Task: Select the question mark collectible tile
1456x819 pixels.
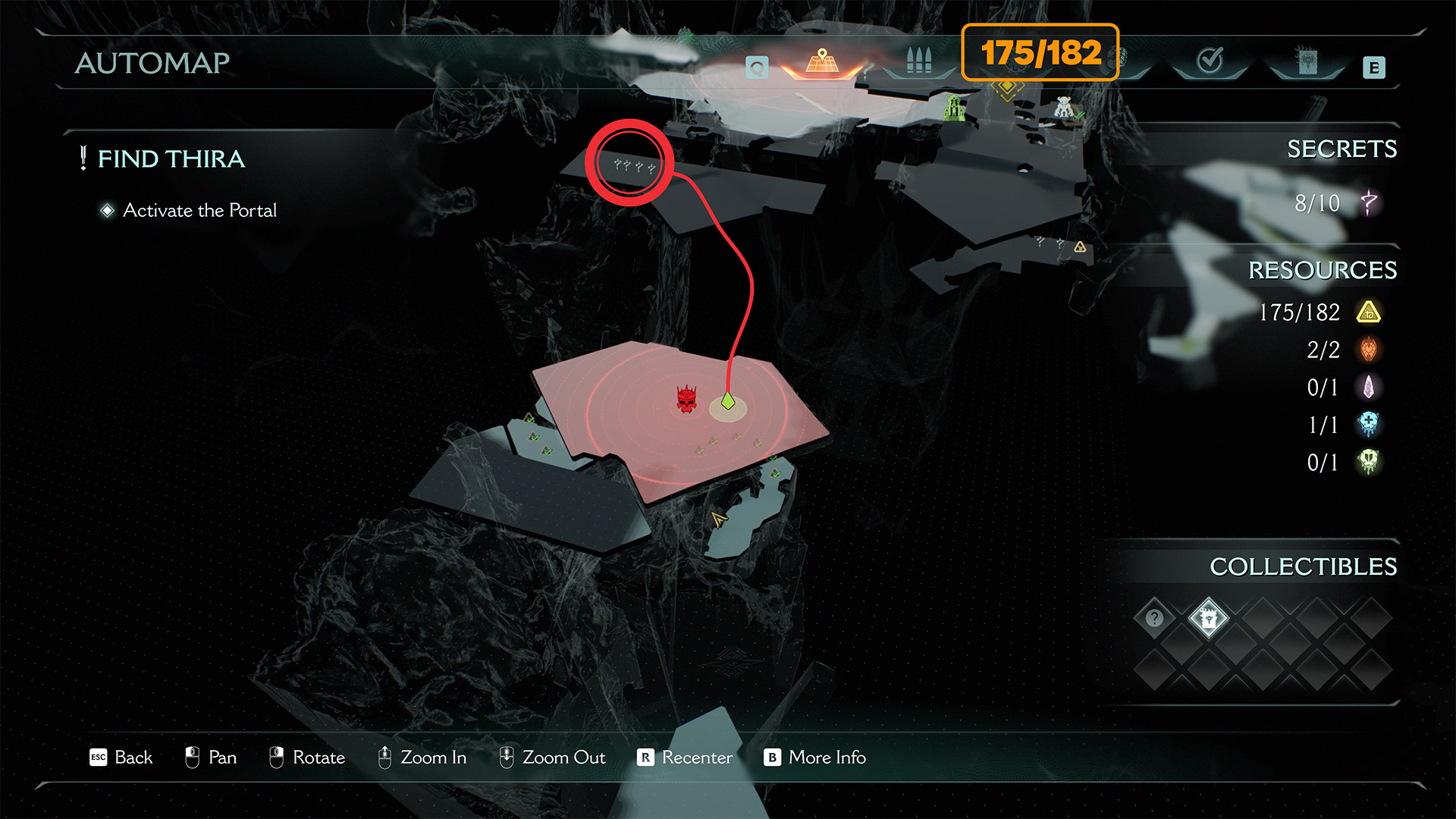Action: [1154, 618]
